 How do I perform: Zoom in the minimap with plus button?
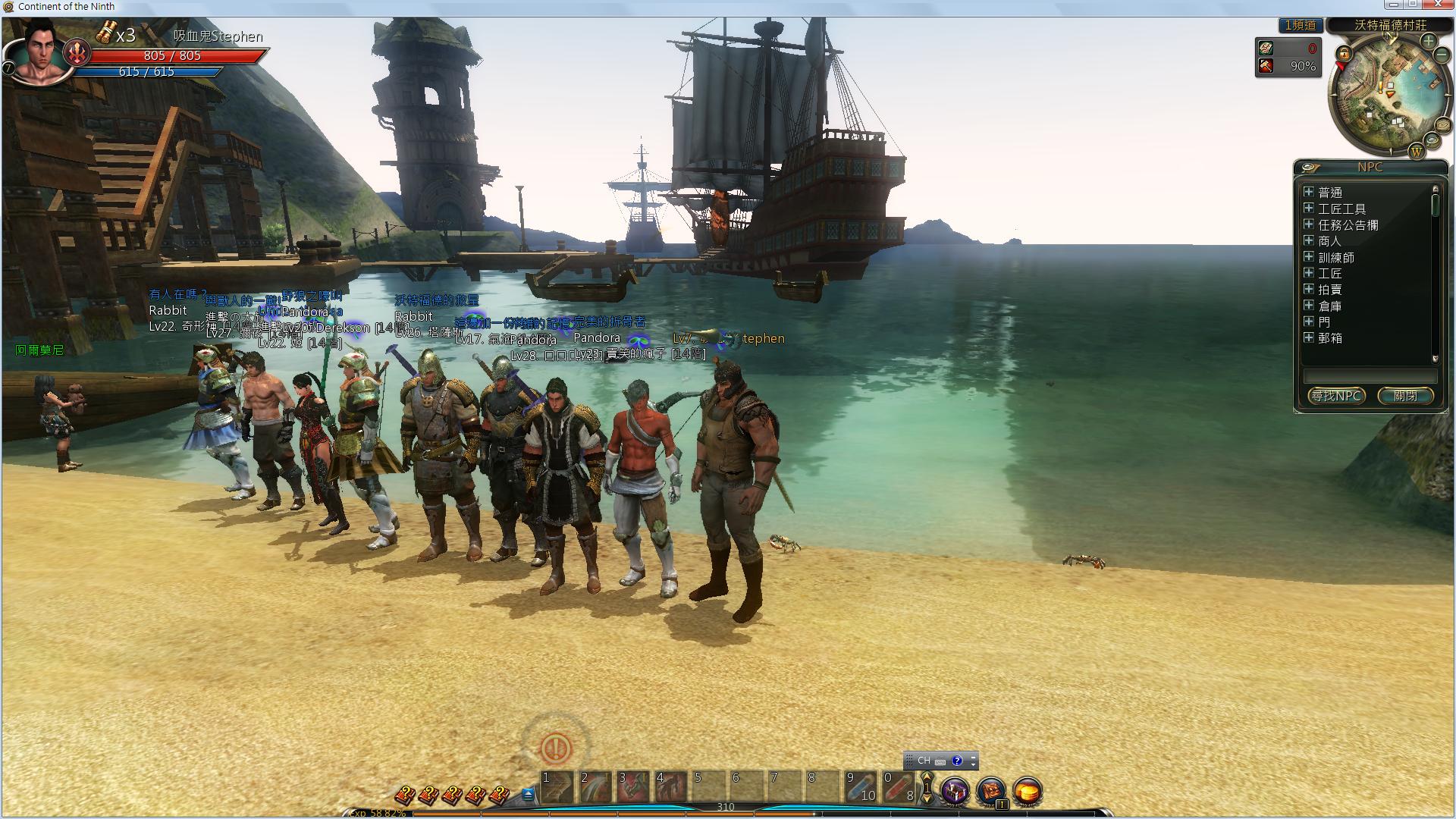(x=1429, y=41)
